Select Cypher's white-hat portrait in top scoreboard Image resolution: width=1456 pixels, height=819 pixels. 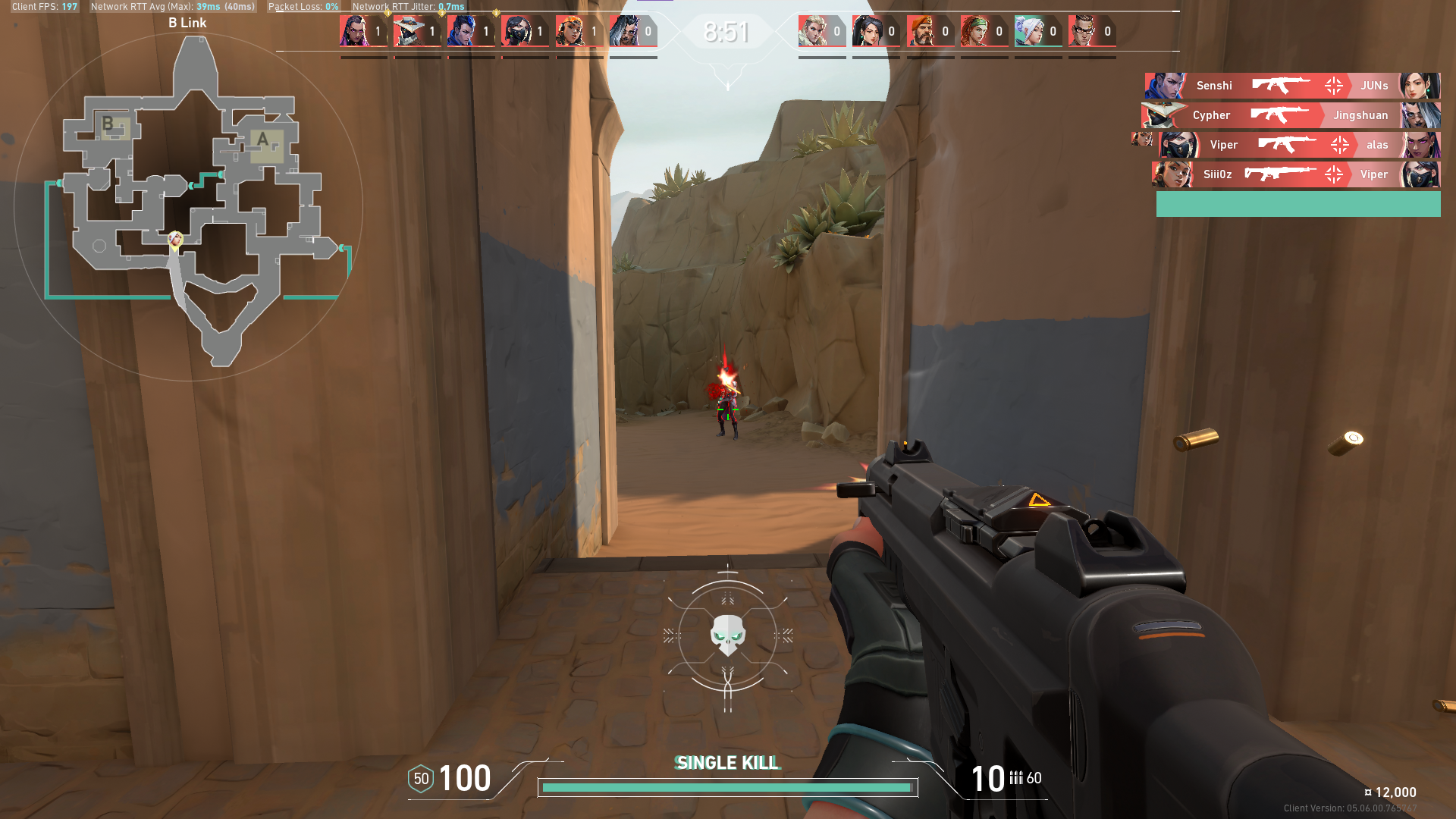tap(409, 32)
